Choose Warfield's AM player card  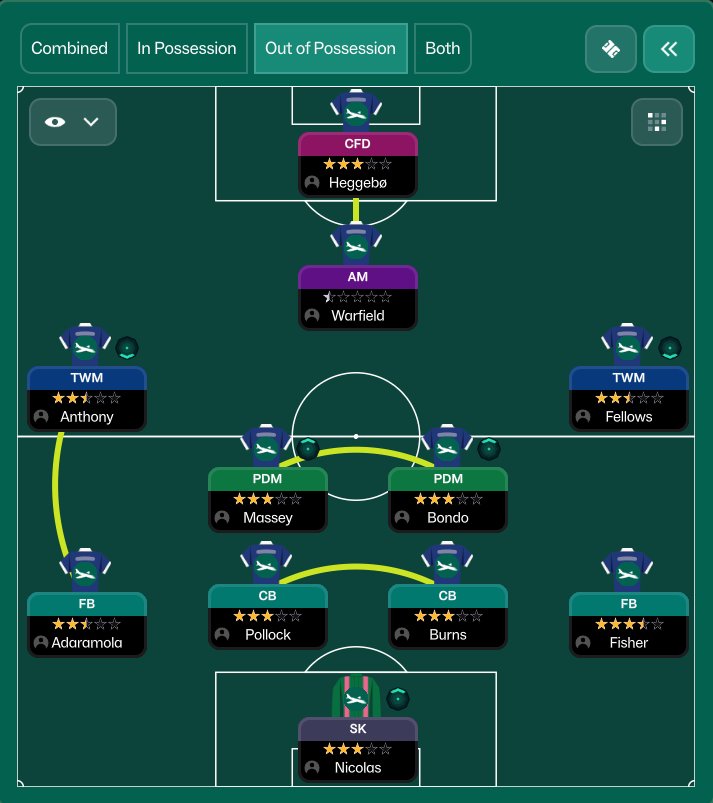pos(357,296)
